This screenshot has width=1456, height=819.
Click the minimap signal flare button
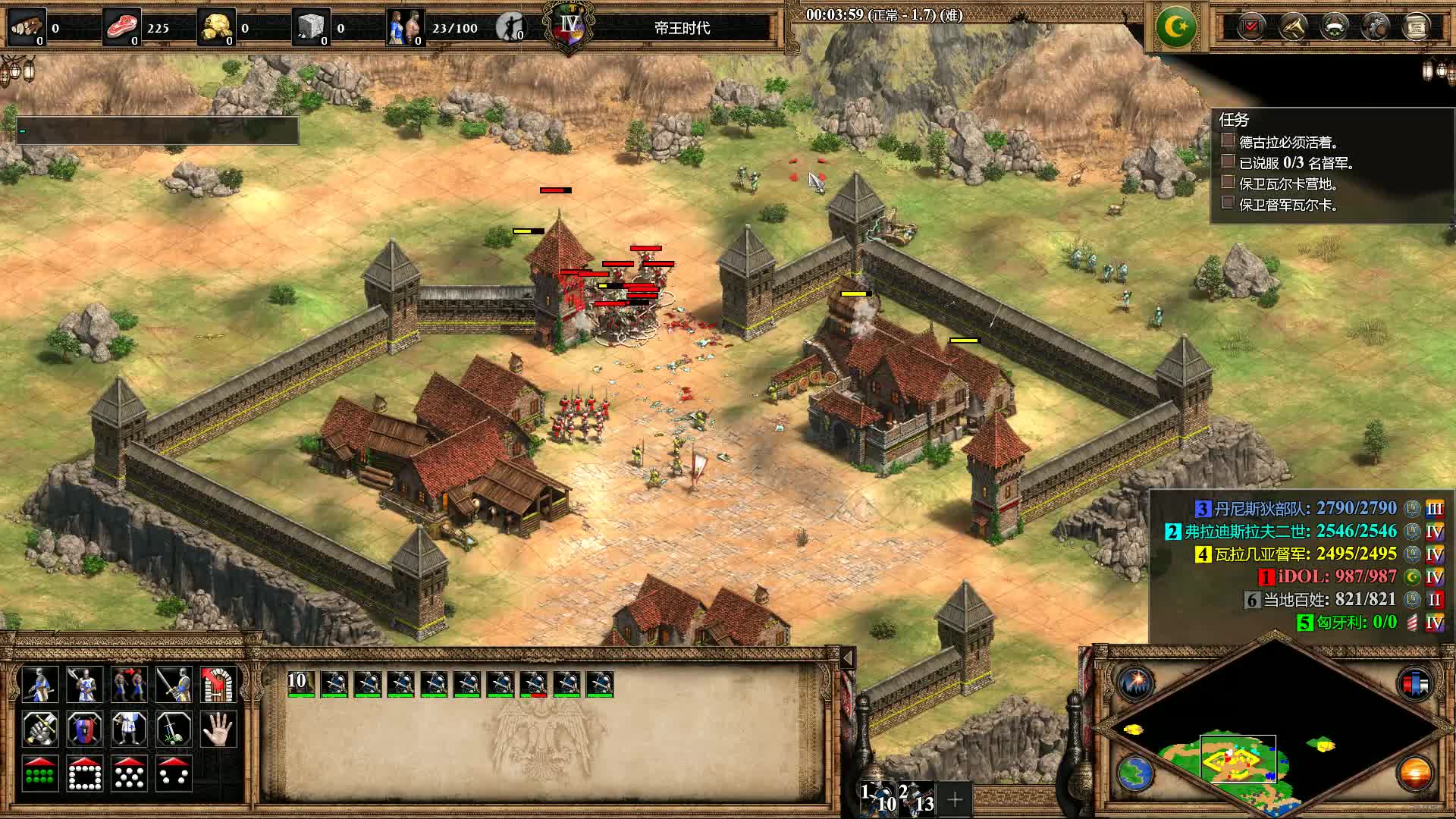(1135, 683)
